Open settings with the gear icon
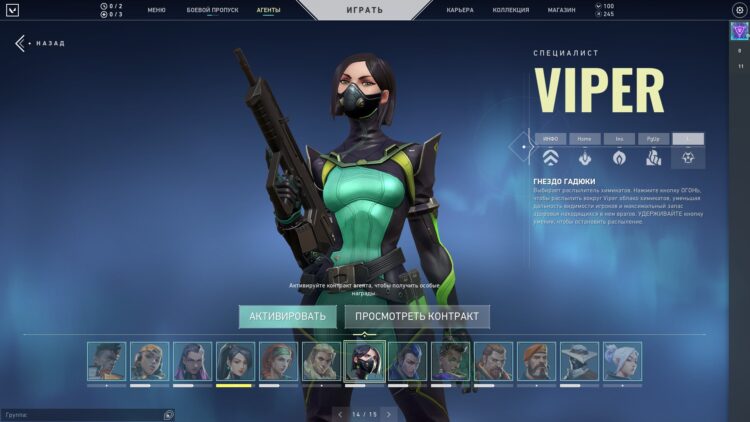 pos(739,9)
